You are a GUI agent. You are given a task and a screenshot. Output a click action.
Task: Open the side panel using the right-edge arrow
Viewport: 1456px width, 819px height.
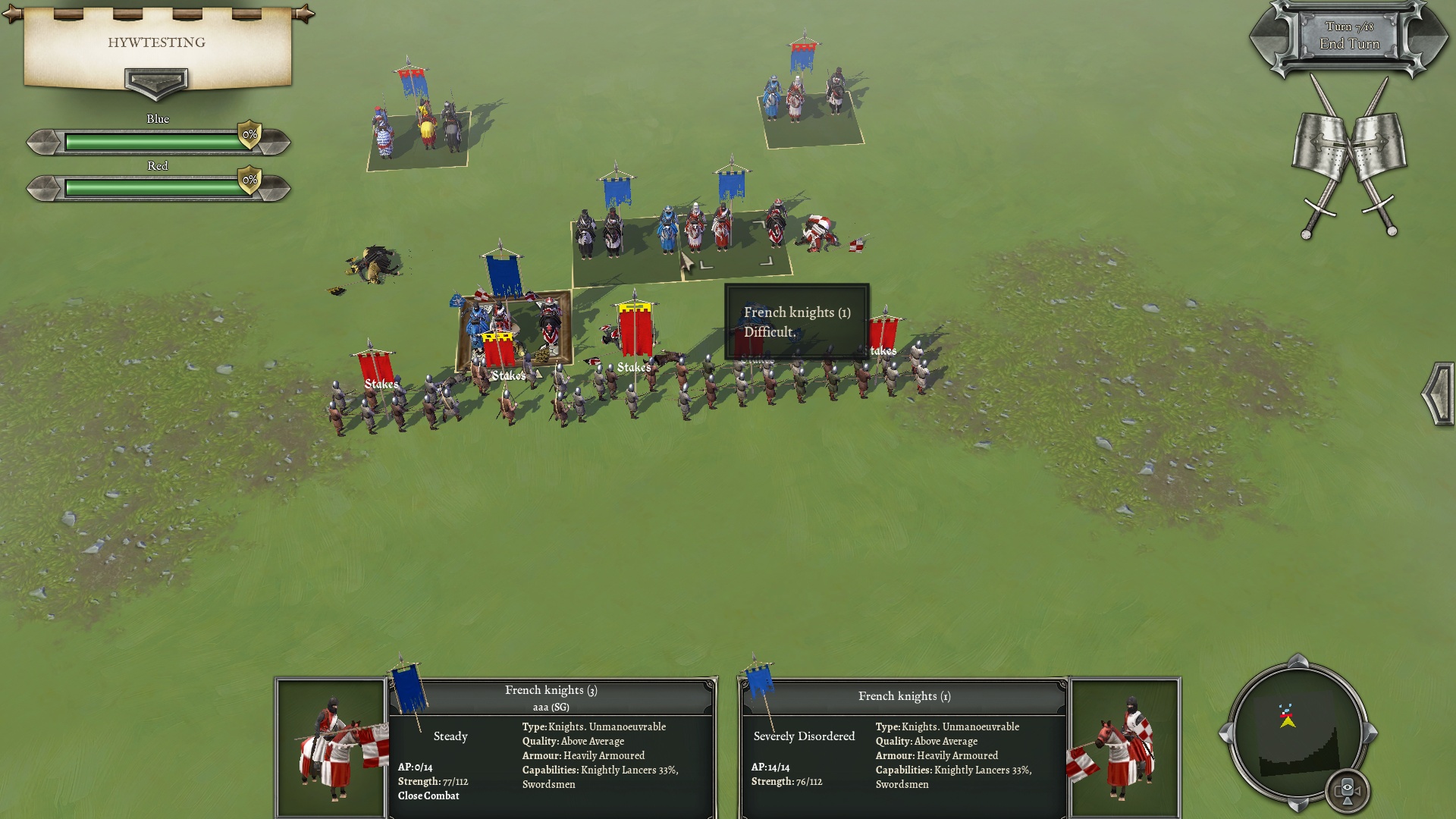pos(1438,394)
